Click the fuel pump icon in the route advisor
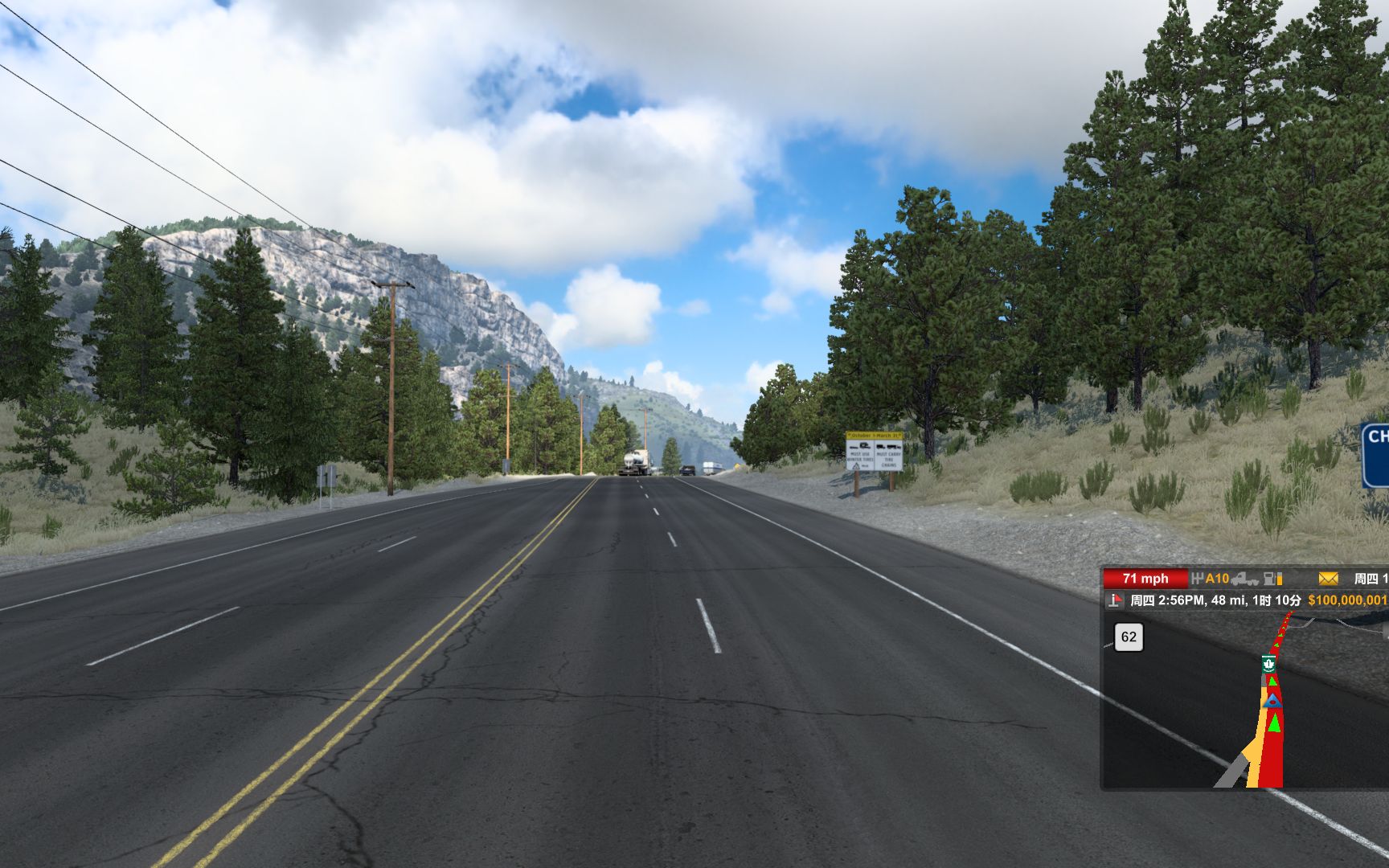1389x868 pixels. [1268, 579]
